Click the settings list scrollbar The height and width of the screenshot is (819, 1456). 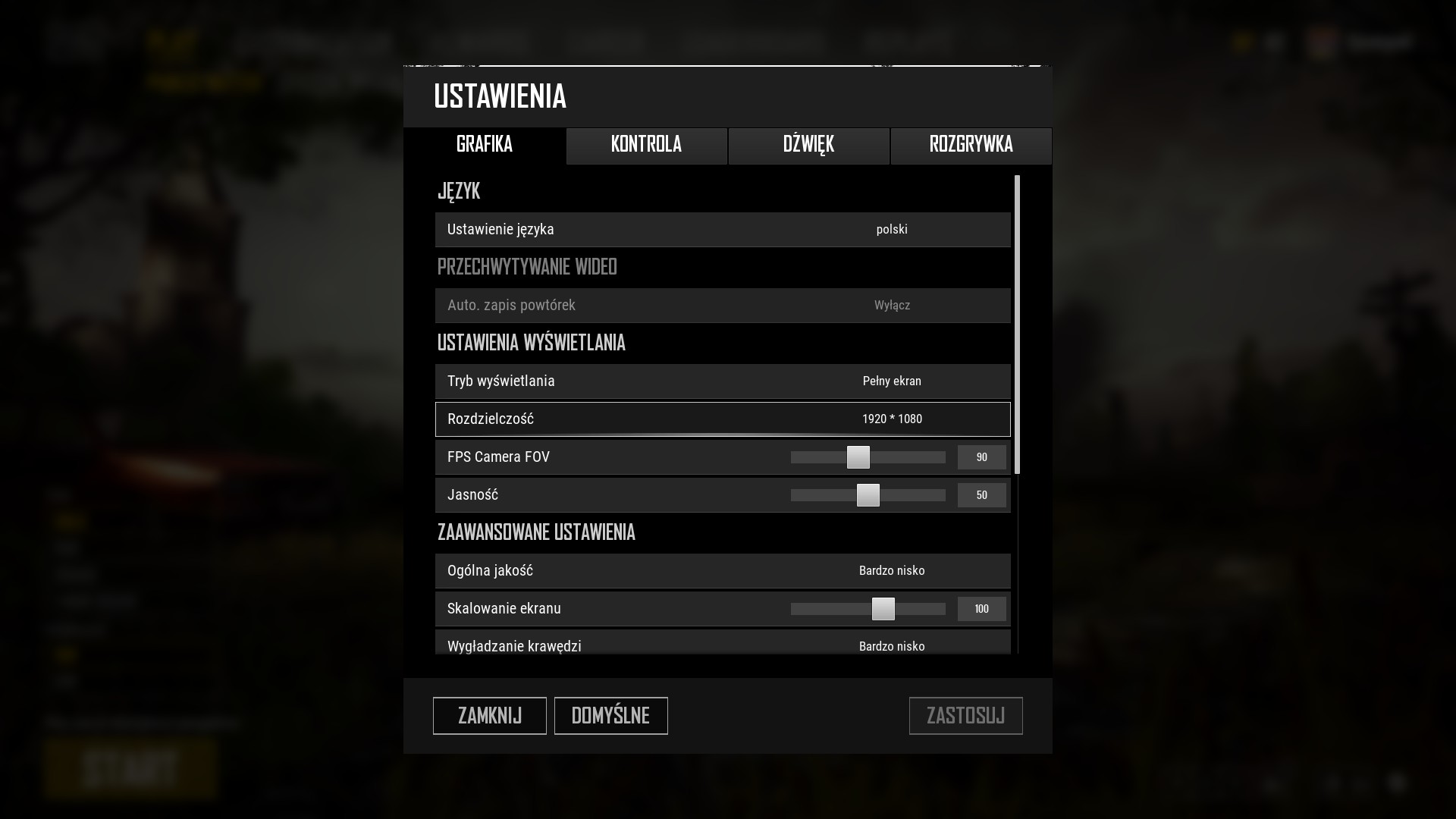pos(1017,325)
